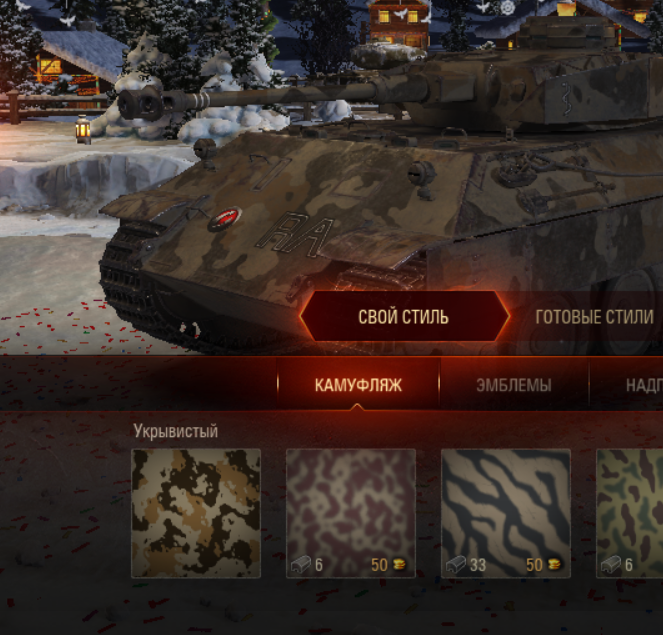Screen dimensions: 663x635
Task: Switch to the Эмблемы category
Action: click(513, 385)
